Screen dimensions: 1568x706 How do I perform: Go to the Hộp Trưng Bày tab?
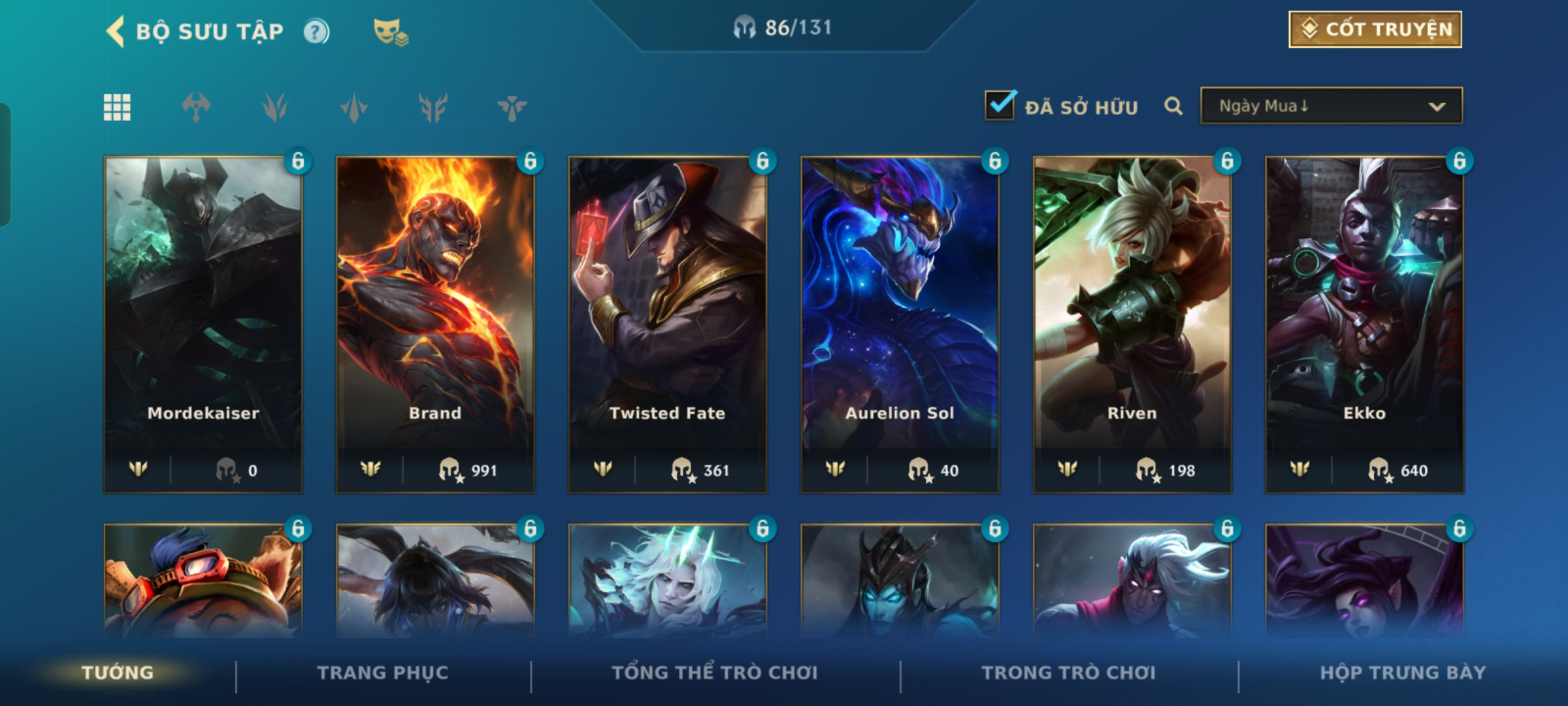tap(1403, 673)
